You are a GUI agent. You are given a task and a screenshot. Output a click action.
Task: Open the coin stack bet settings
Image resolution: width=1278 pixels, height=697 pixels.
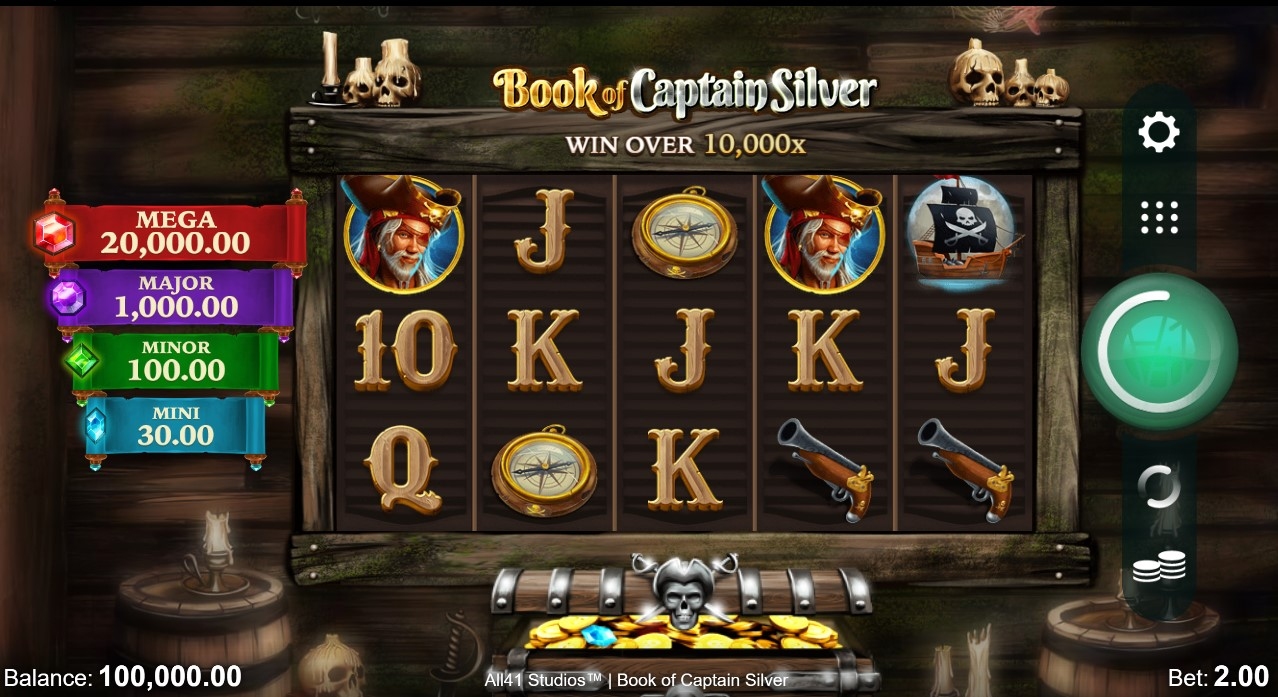(x=1159, y=568)
